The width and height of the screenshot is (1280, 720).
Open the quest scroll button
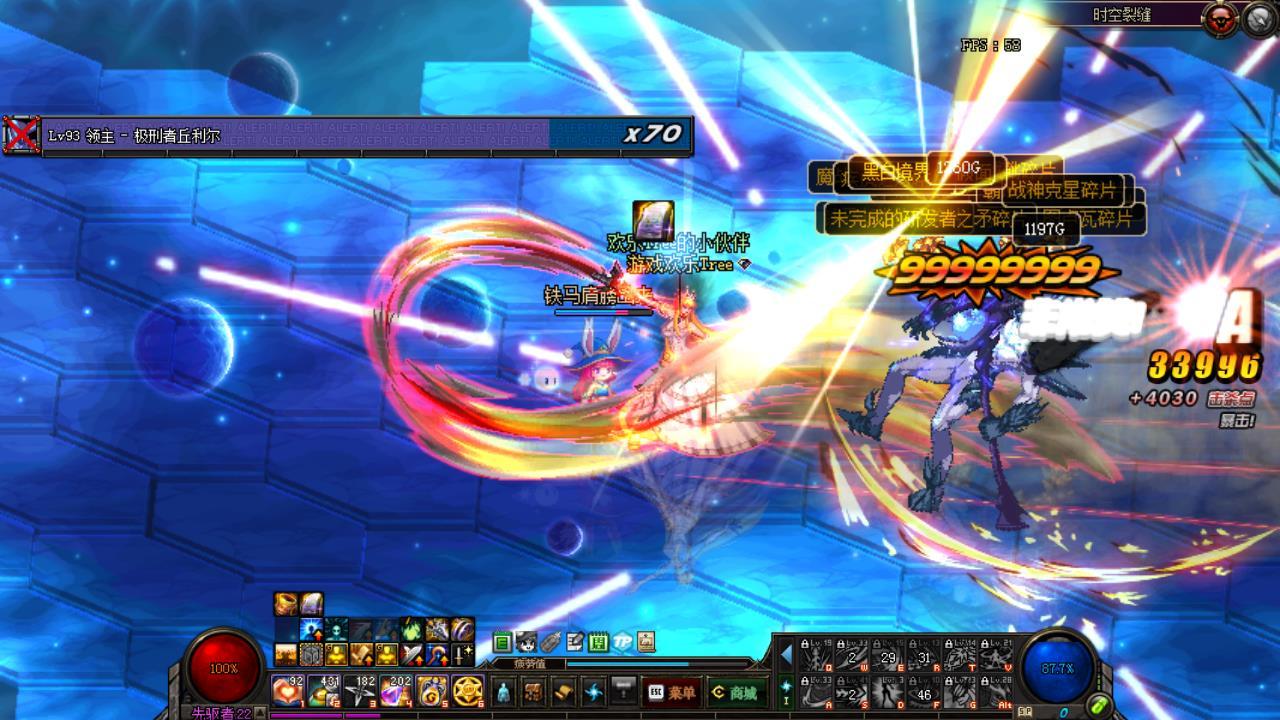point(564,691)
